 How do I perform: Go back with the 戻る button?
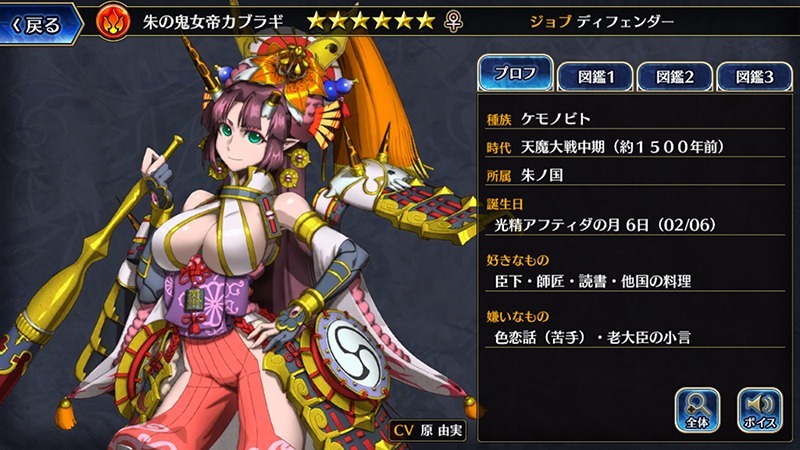(40, 20)
